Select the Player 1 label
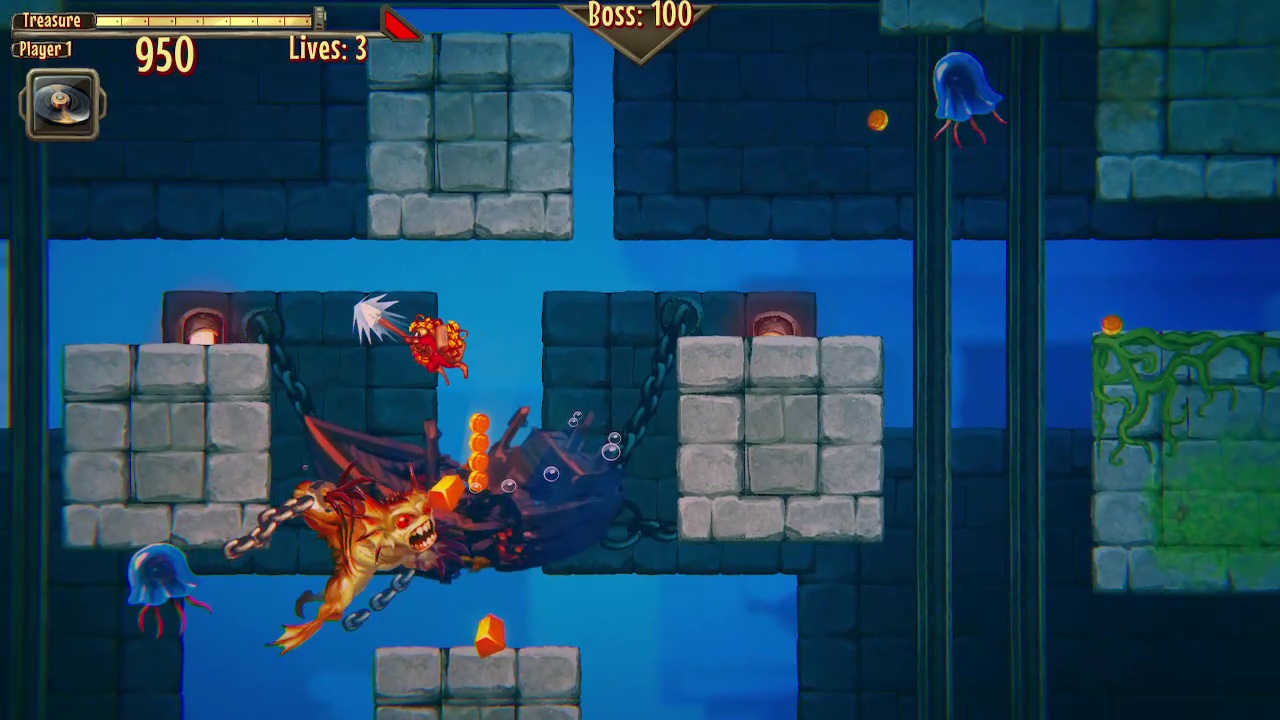1280x720 pixels. click(43, 49)
